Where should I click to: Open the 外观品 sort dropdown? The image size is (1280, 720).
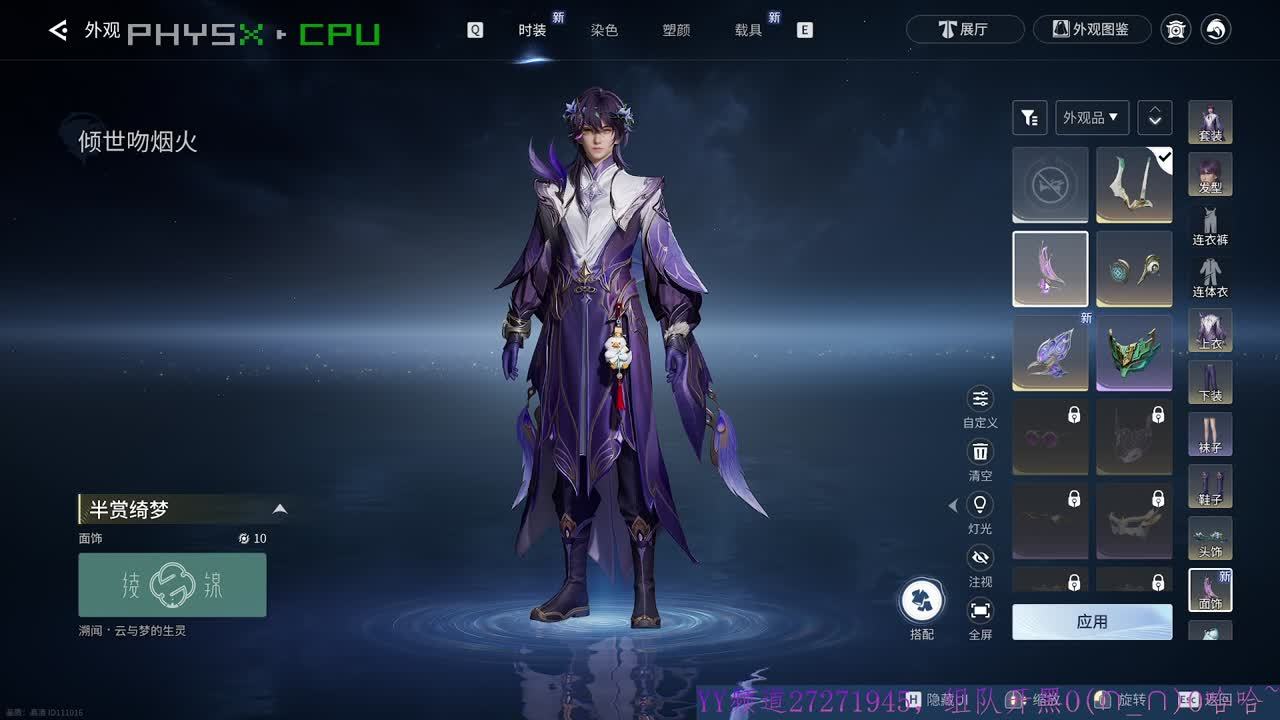point(1092,118)
